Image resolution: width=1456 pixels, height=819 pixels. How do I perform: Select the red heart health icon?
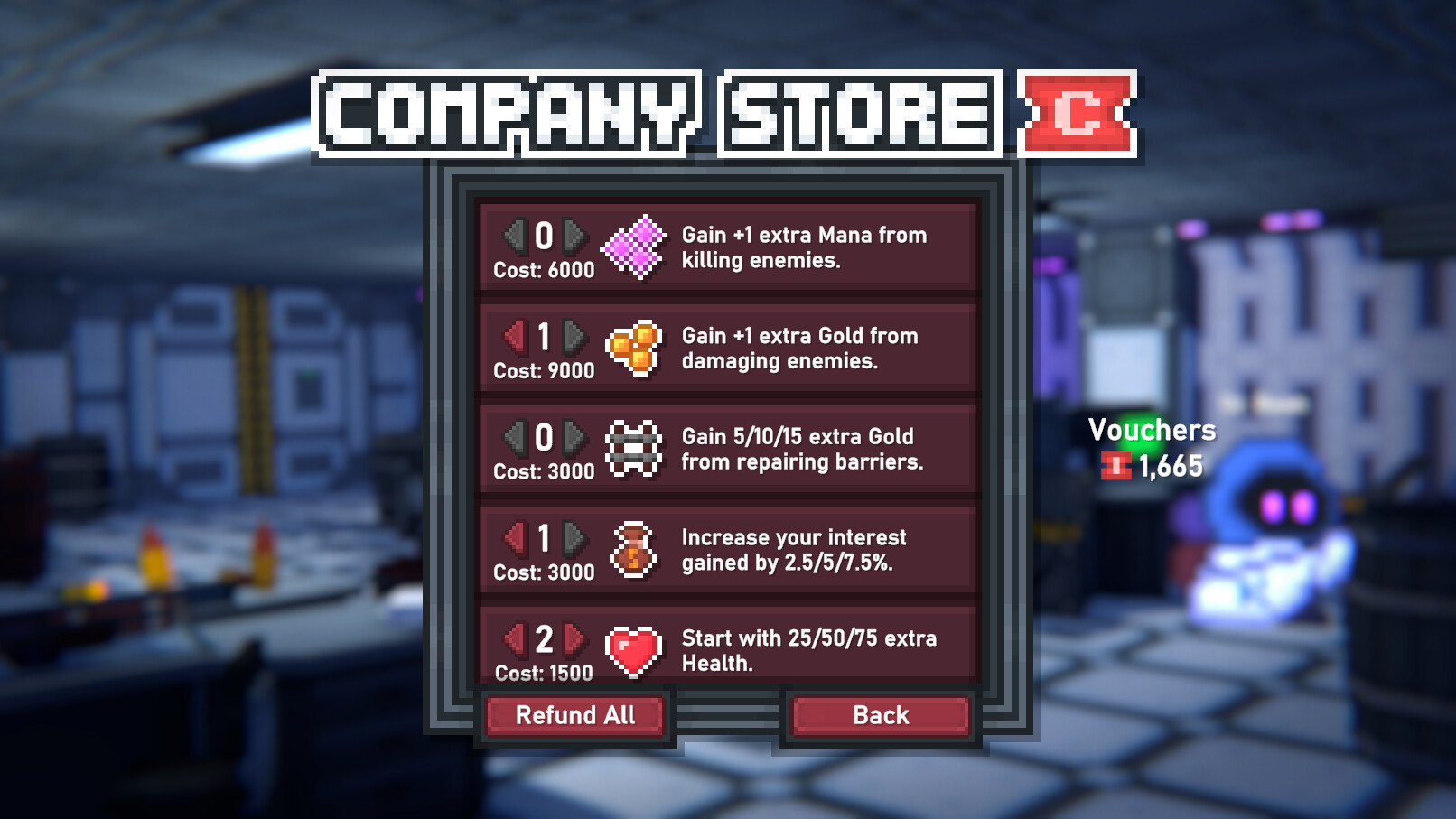[x=635, y=652]
